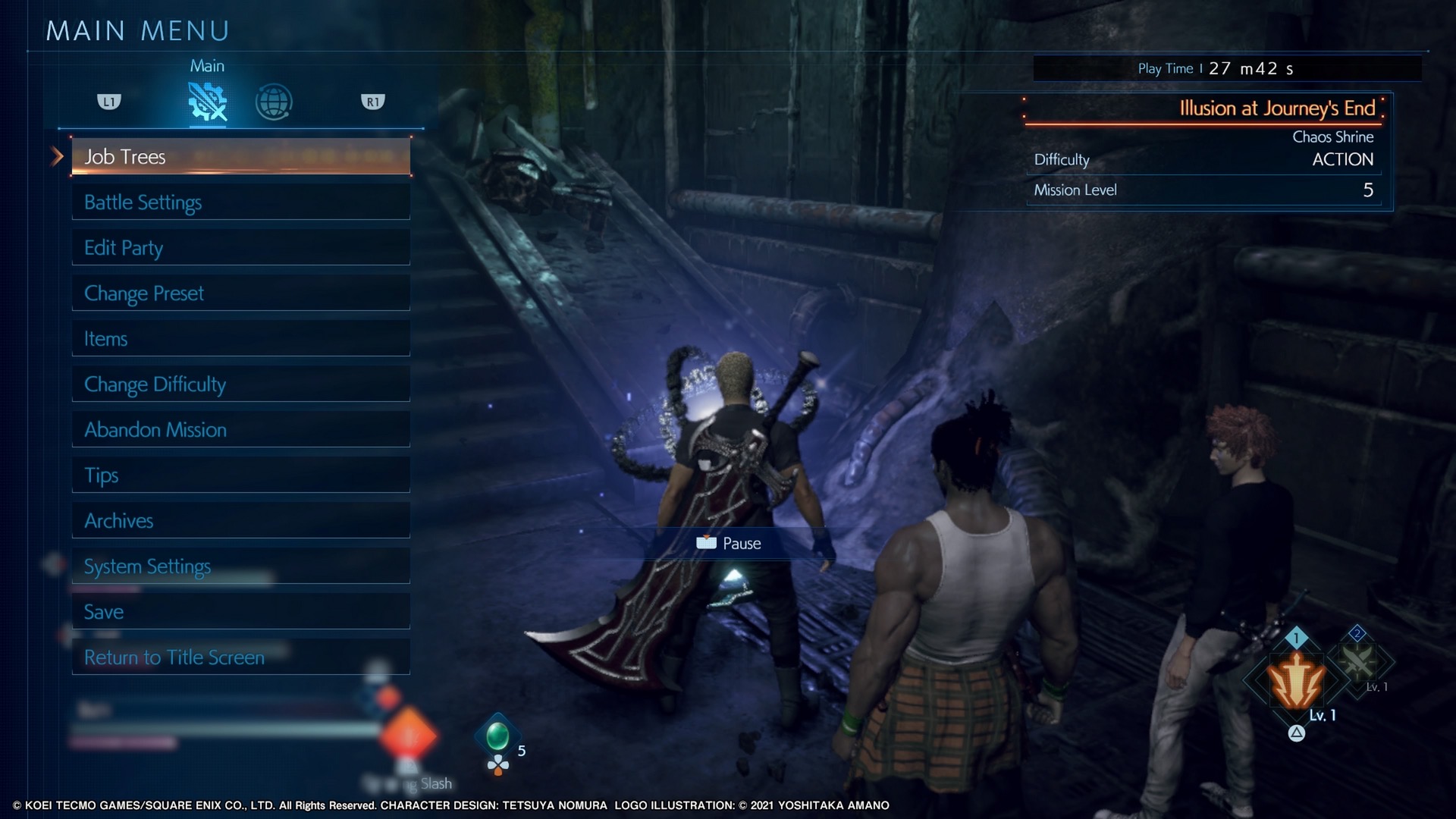Open the Job Trees menu entry
Screen dimensions: 1456x819
pos(240,157)
